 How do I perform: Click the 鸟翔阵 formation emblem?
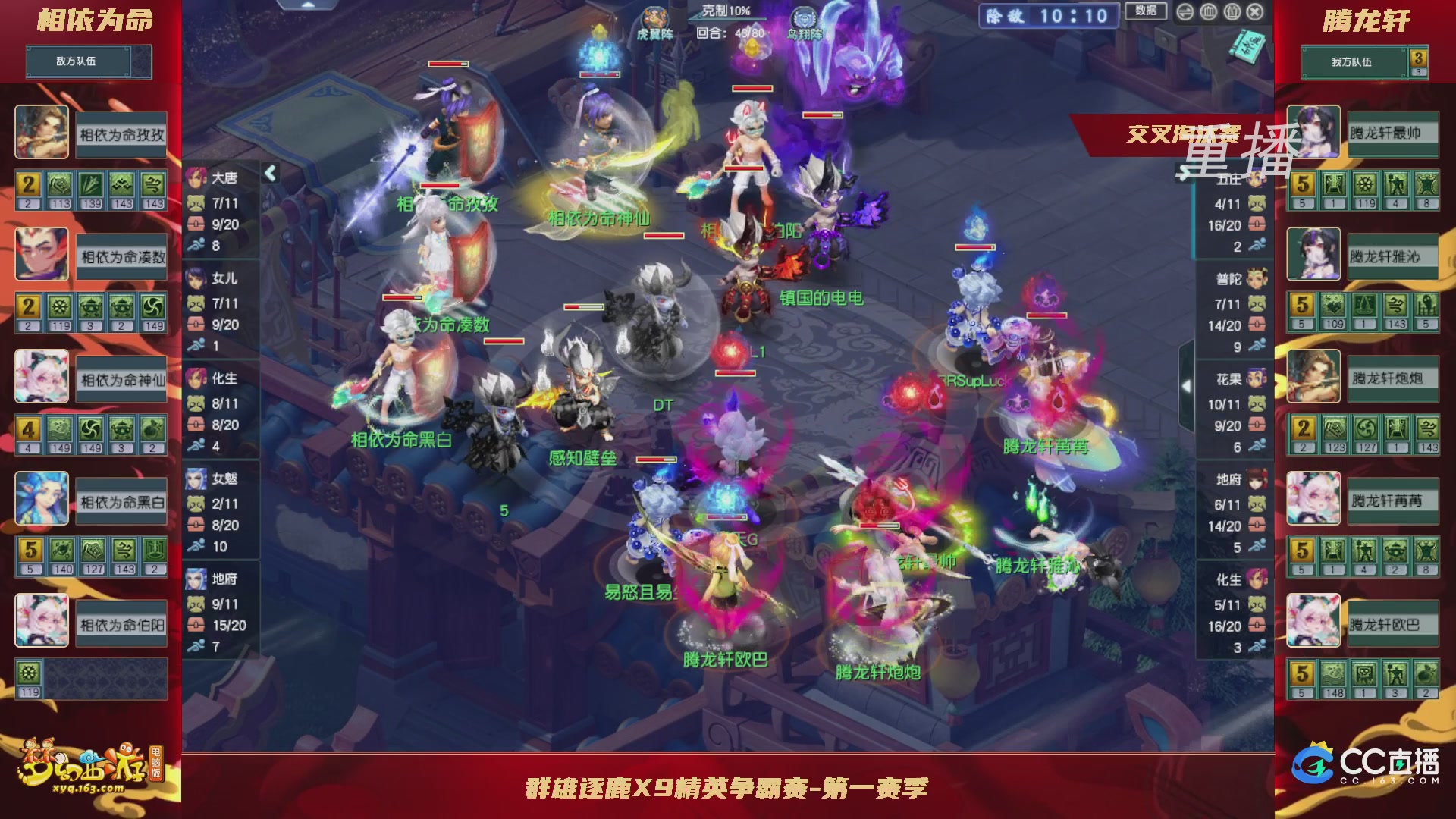click(806, 15)
